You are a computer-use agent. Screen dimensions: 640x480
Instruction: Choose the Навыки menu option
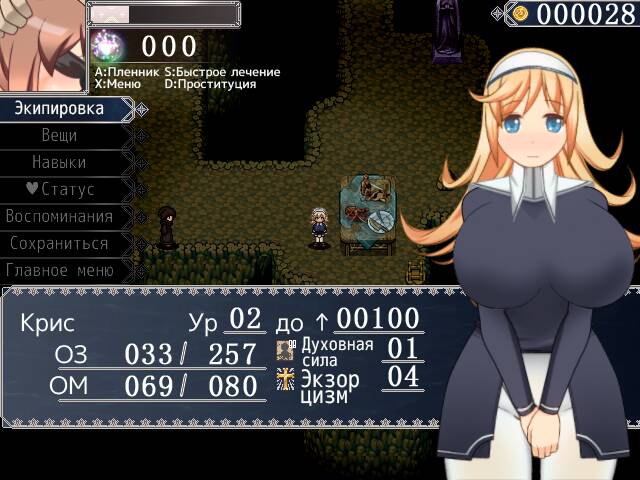pos(59,162)
